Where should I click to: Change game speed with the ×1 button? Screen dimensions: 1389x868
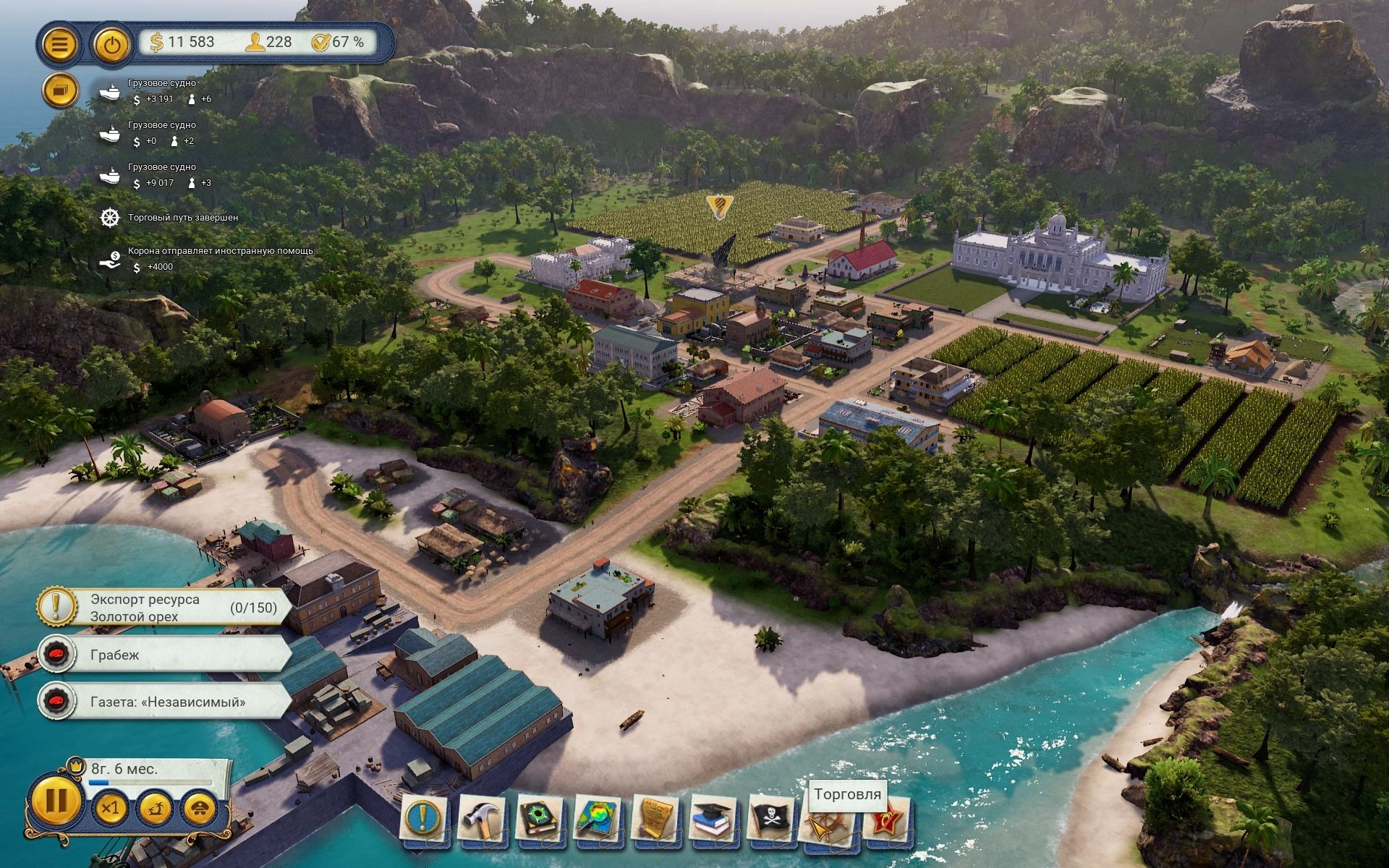pos(110,807)
